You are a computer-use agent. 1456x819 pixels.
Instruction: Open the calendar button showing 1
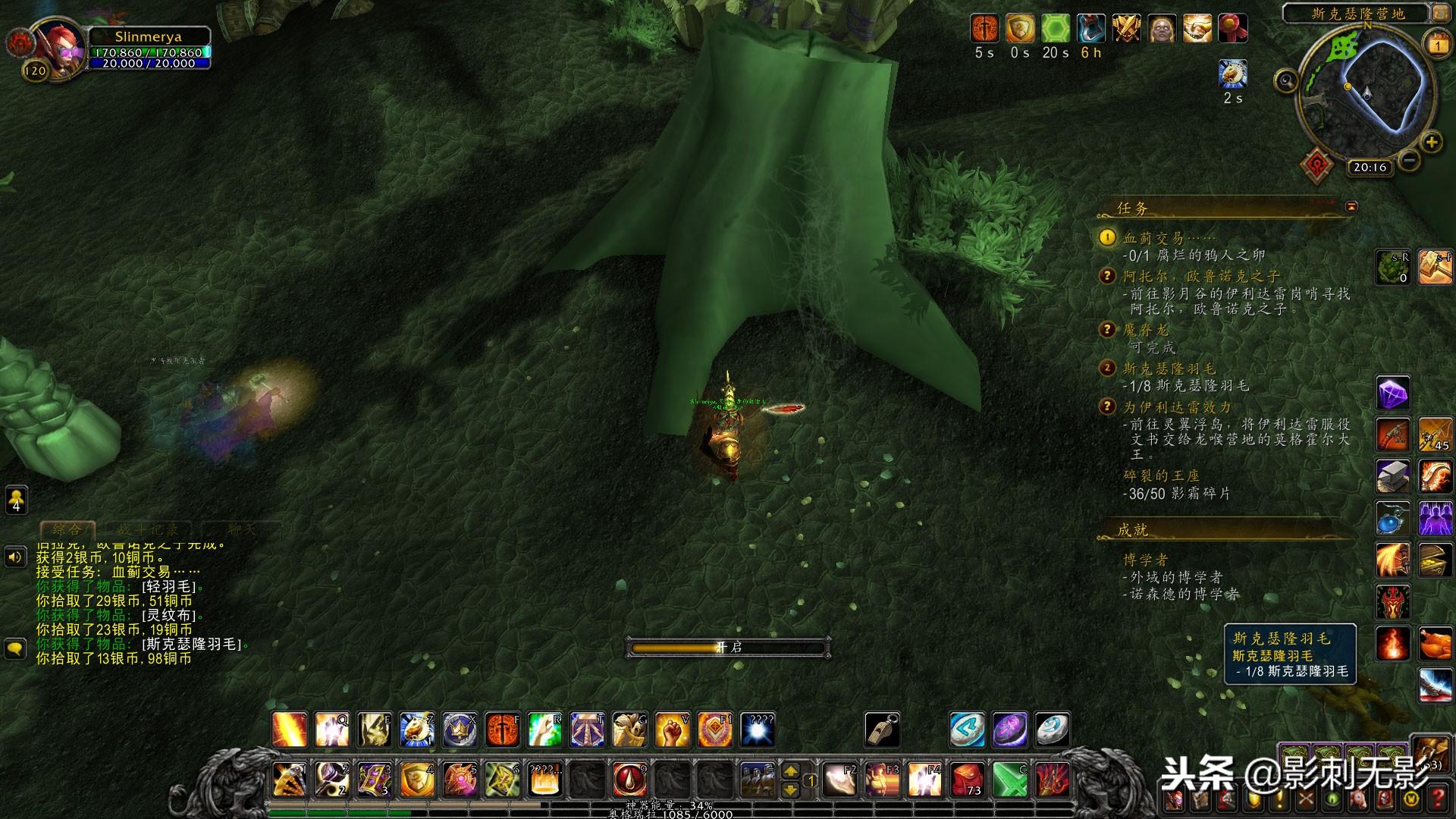pyautogui.click(x=1438, y=45)
